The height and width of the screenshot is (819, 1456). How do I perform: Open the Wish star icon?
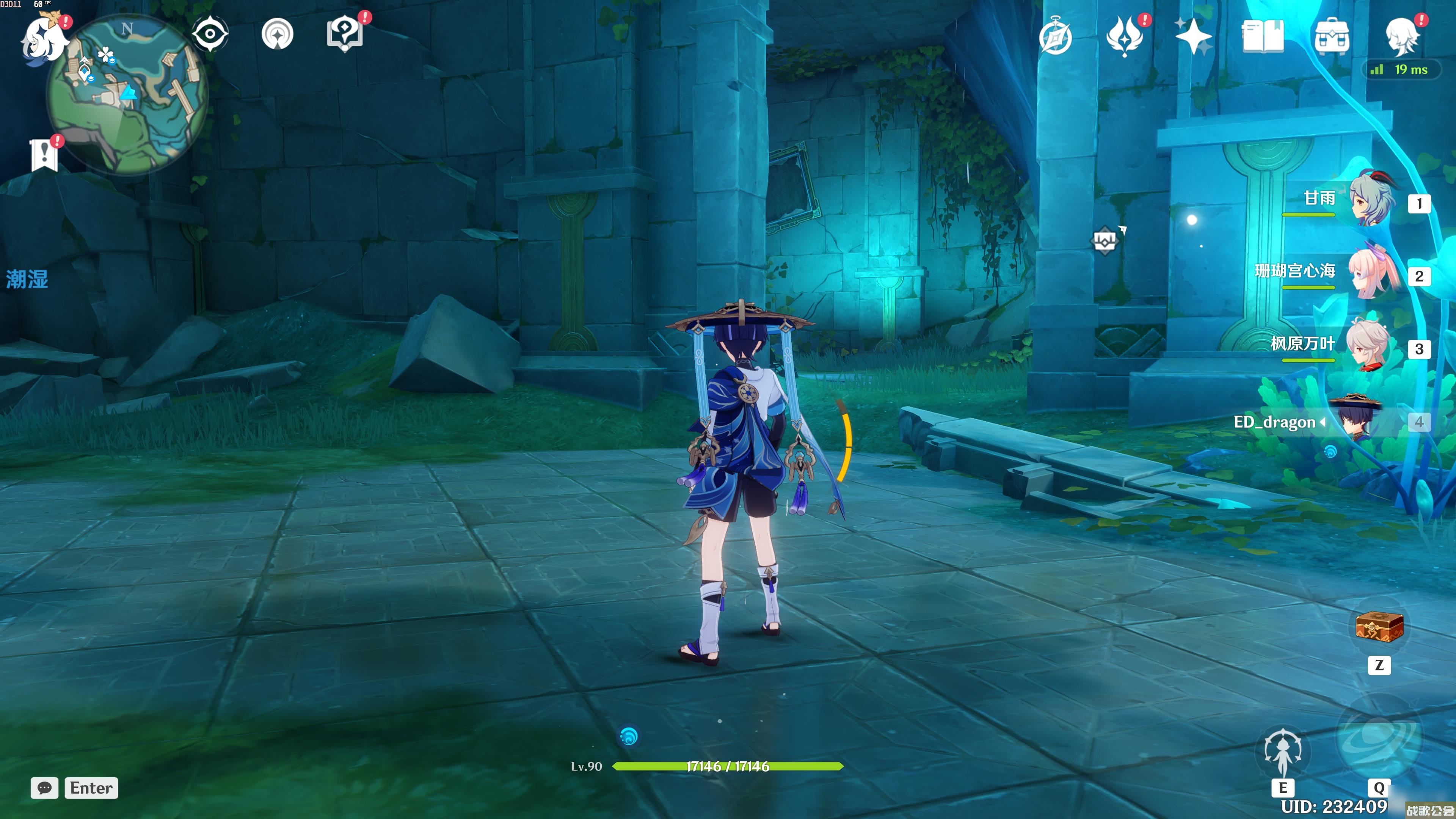pyautogui.click(x=1193, y=36)
